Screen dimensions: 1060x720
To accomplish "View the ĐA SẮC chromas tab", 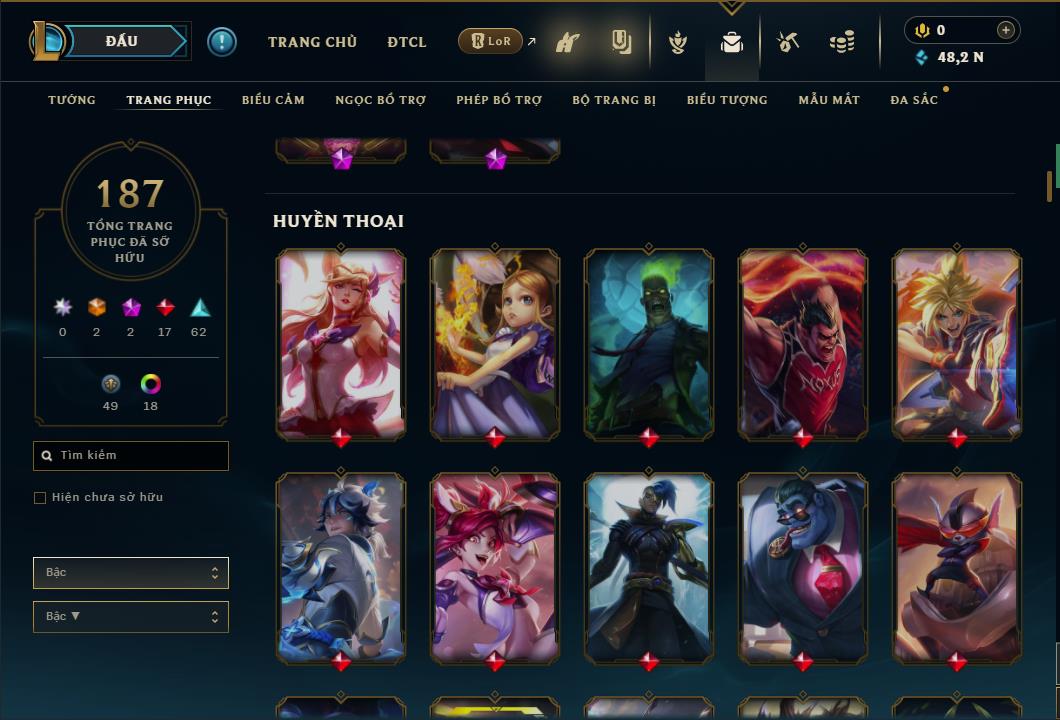I will pyautogui.click(x=914, y=100).
